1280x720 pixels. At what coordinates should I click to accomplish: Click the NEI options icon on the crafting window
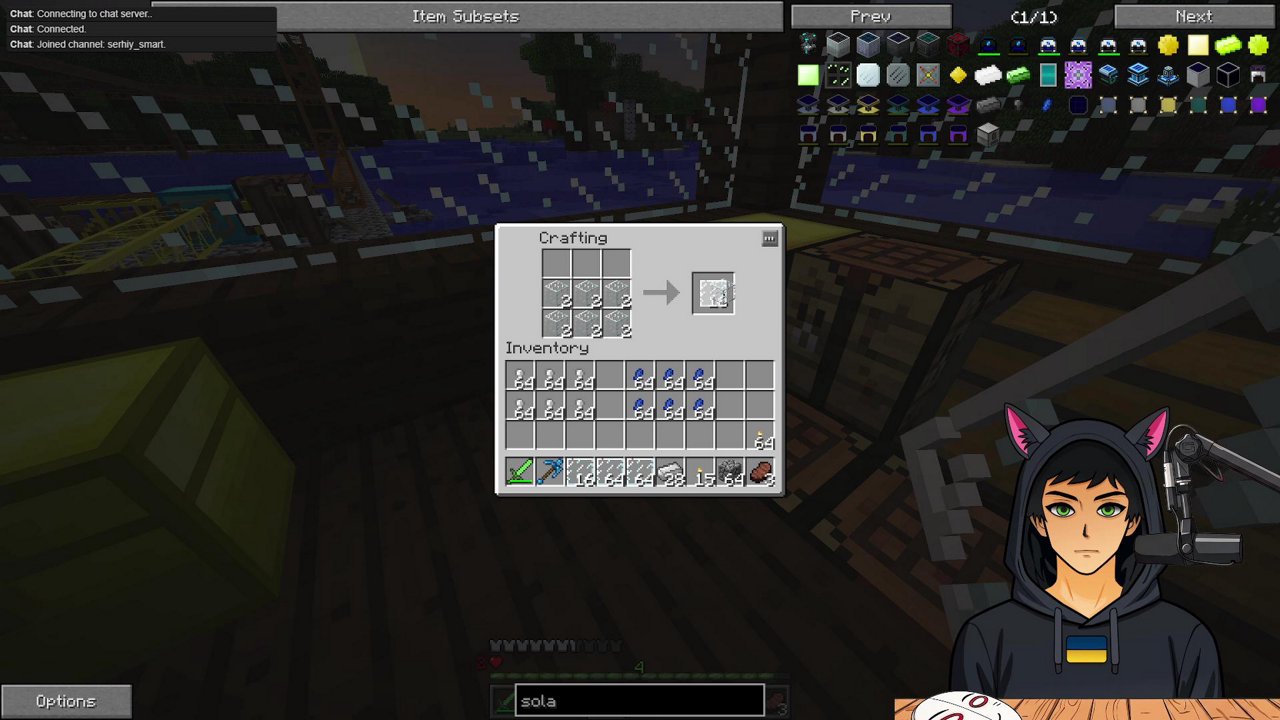(769, 239)
